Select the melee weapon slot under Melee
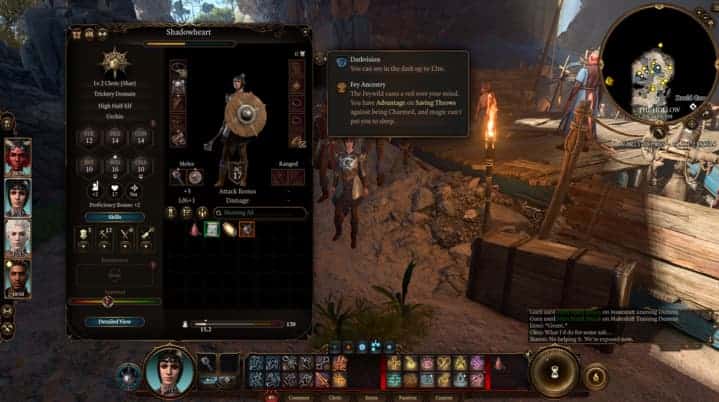Screen dimensions: 719x402 [178, 177]
